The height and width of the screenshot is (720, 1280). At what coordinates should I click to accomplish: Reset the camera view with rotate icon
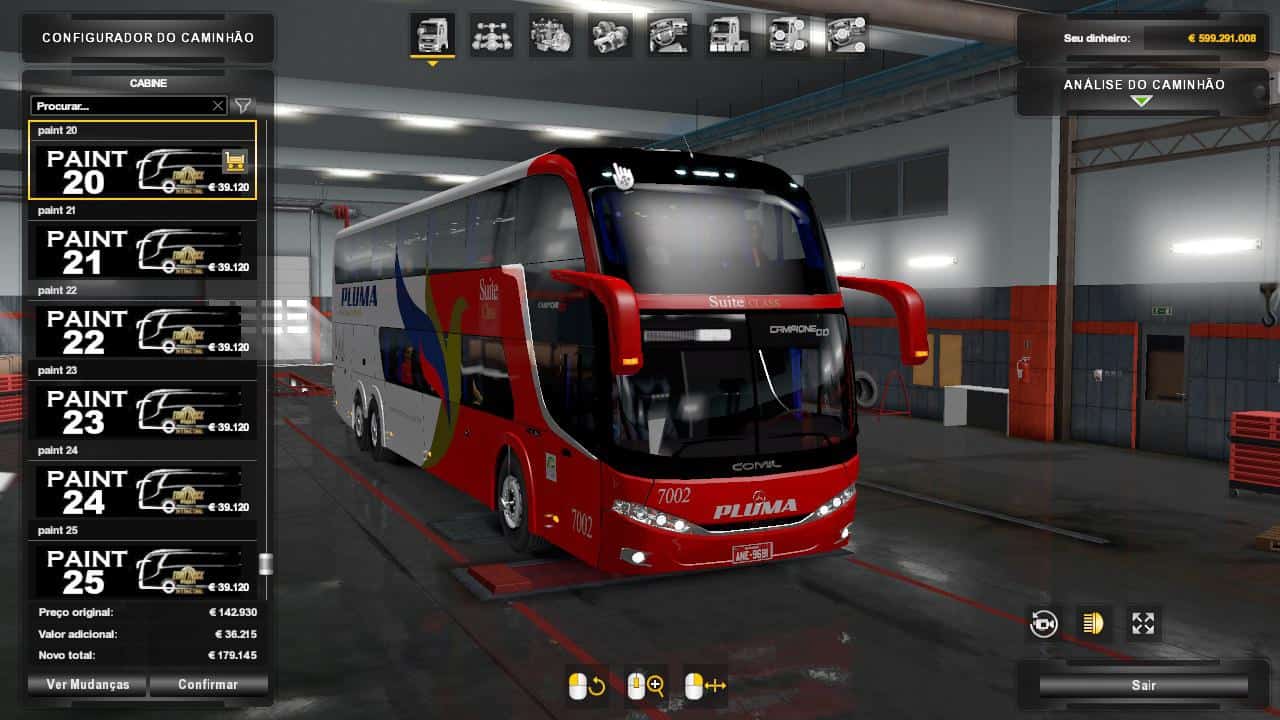point(1043,622)
